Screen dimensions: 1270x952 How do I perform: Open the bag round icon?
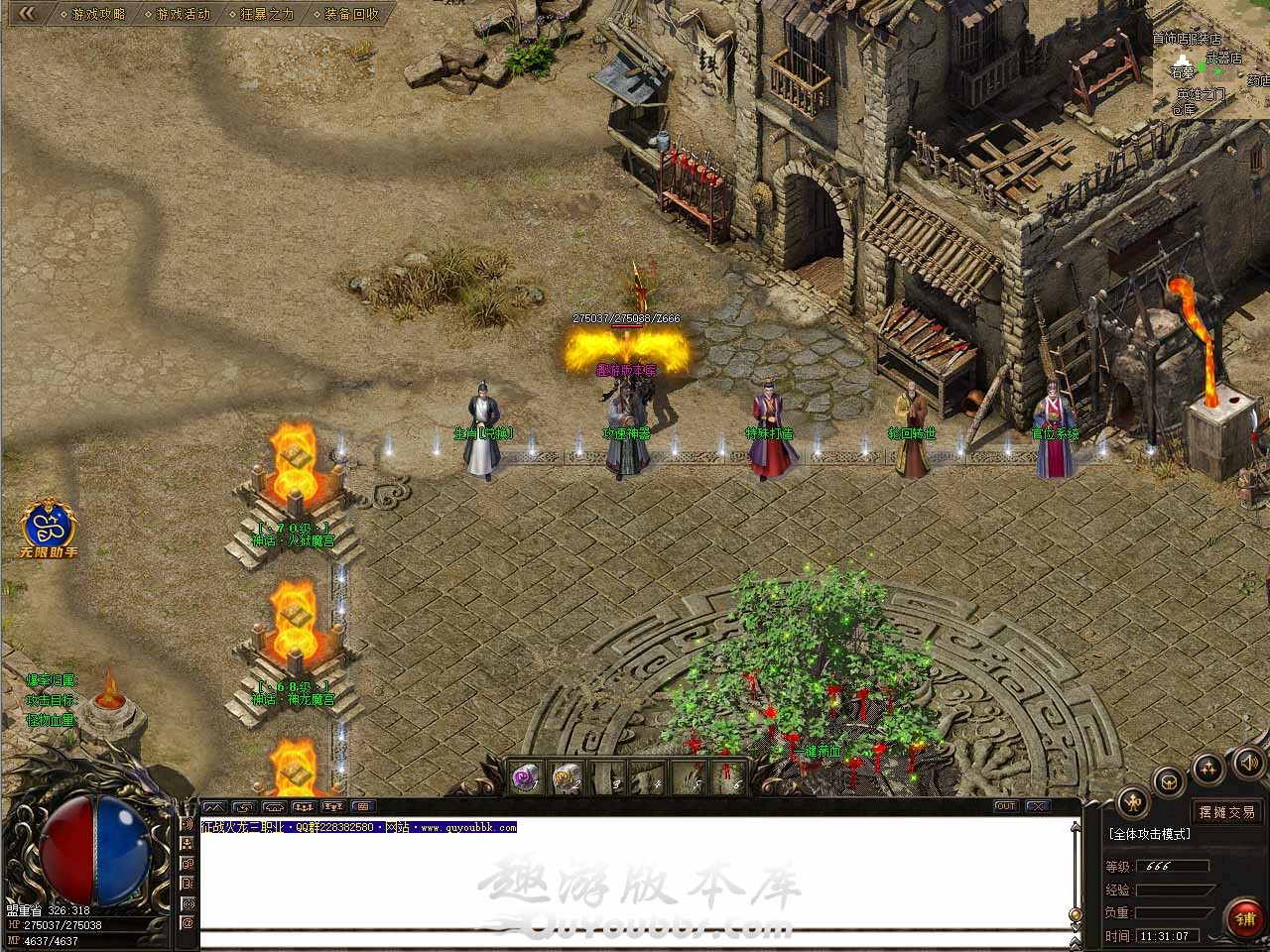pyautogui.click(x=1169, y=779)
